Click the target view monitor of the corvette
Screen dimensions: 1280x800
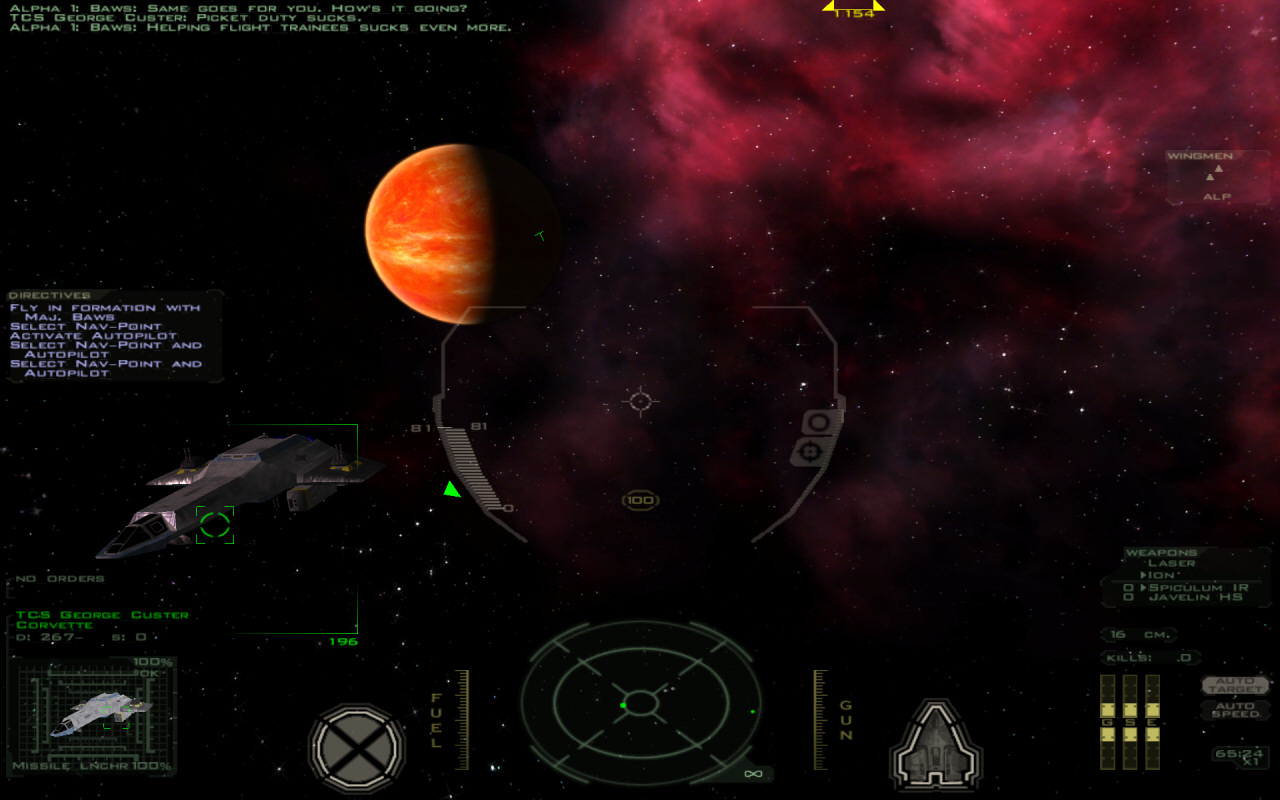coord(93,713)
